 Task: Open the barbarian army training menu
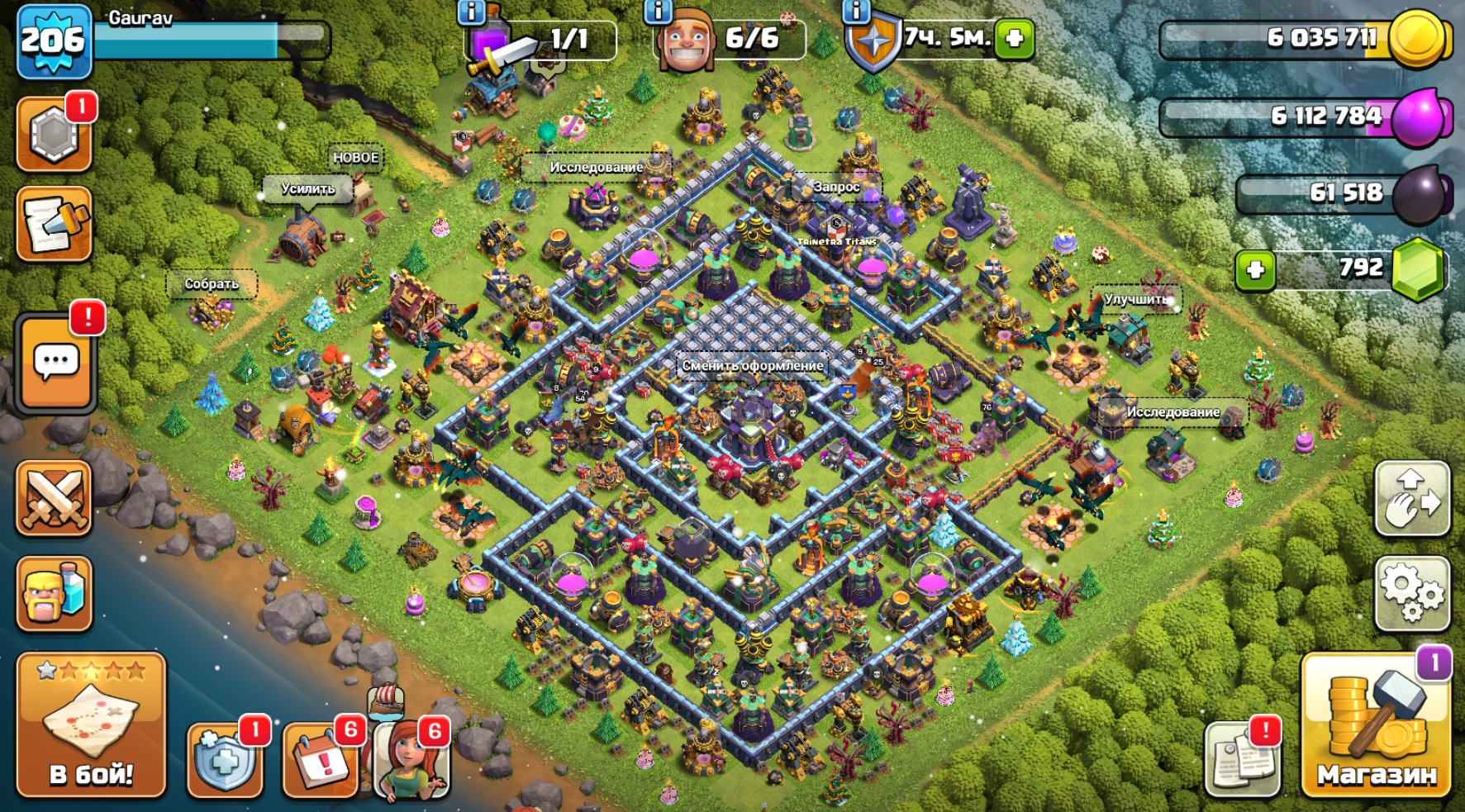[x=55, y=593]
